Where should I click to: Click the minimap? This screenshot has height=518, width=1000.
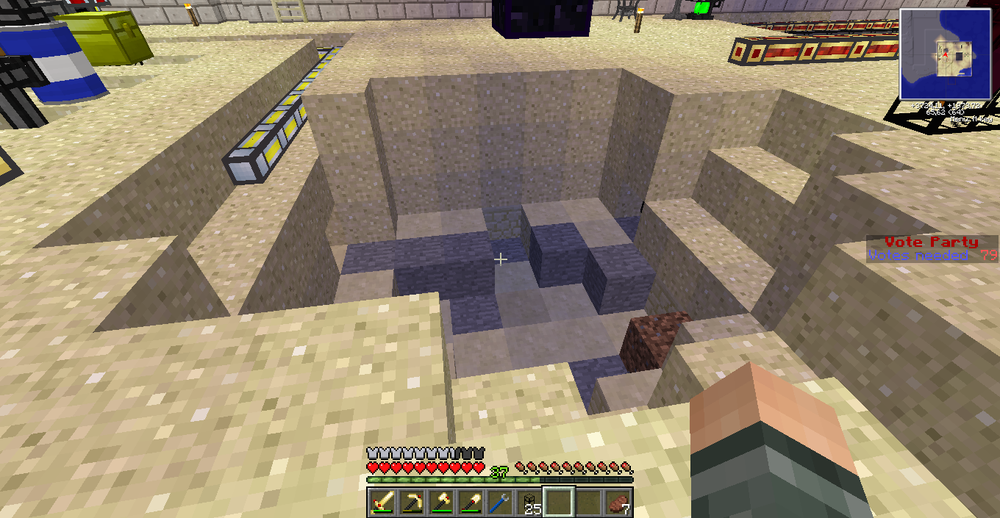946,55
